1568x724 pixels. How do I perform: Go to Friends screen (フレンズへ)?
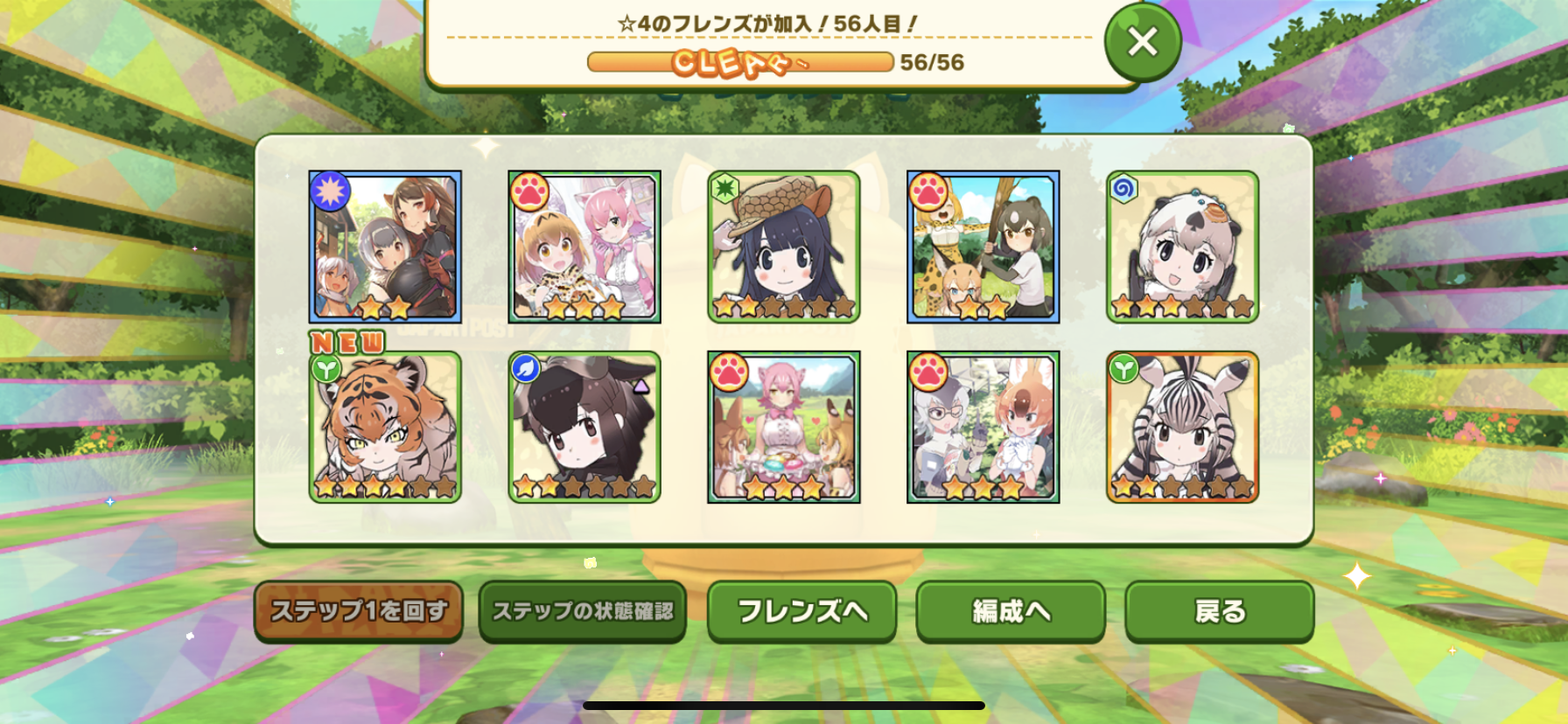(x=802, y=611)
